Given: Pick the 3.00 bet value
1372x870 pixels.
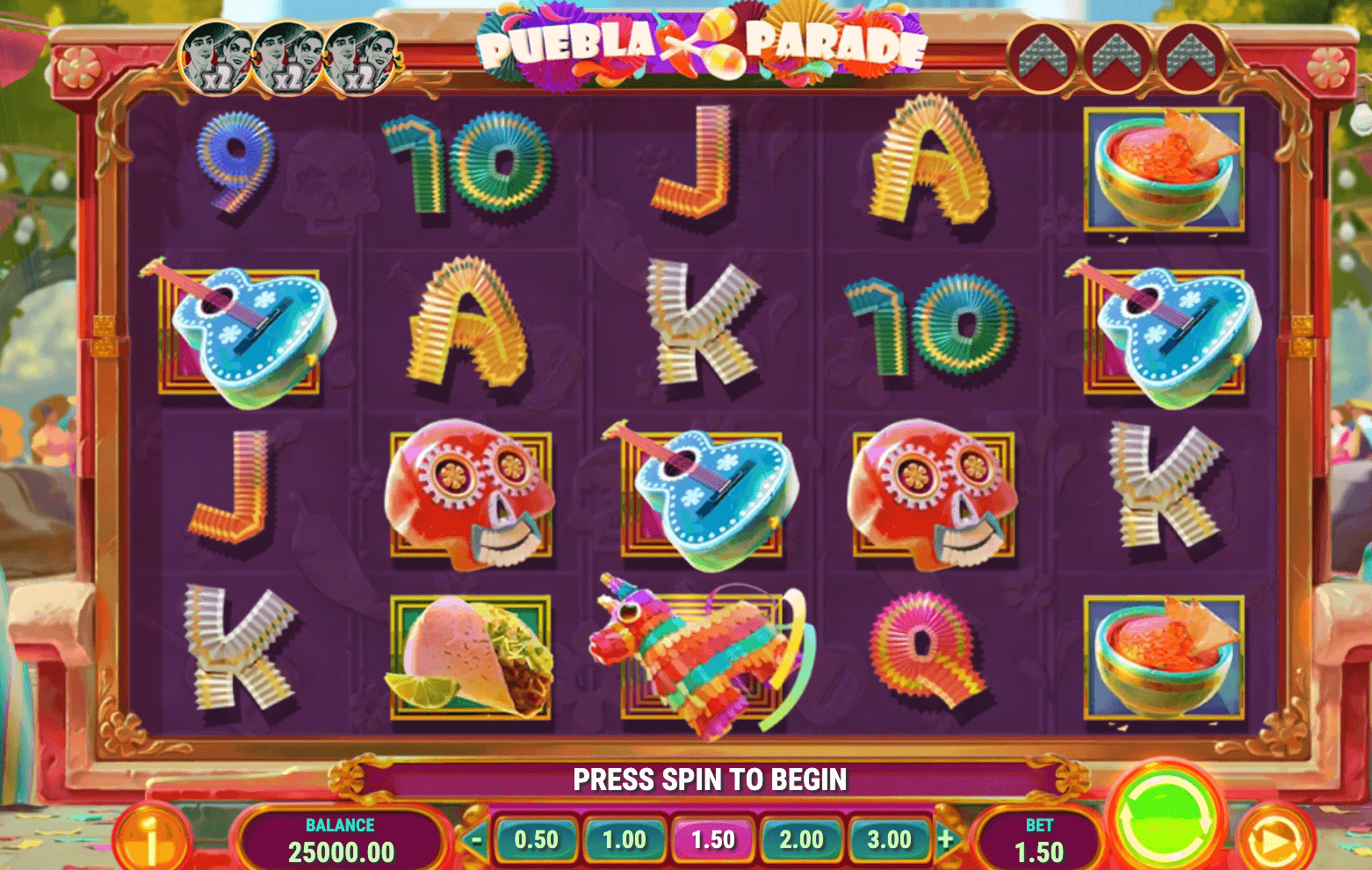Looking at the screenshot, I should (x=889, y=840).
